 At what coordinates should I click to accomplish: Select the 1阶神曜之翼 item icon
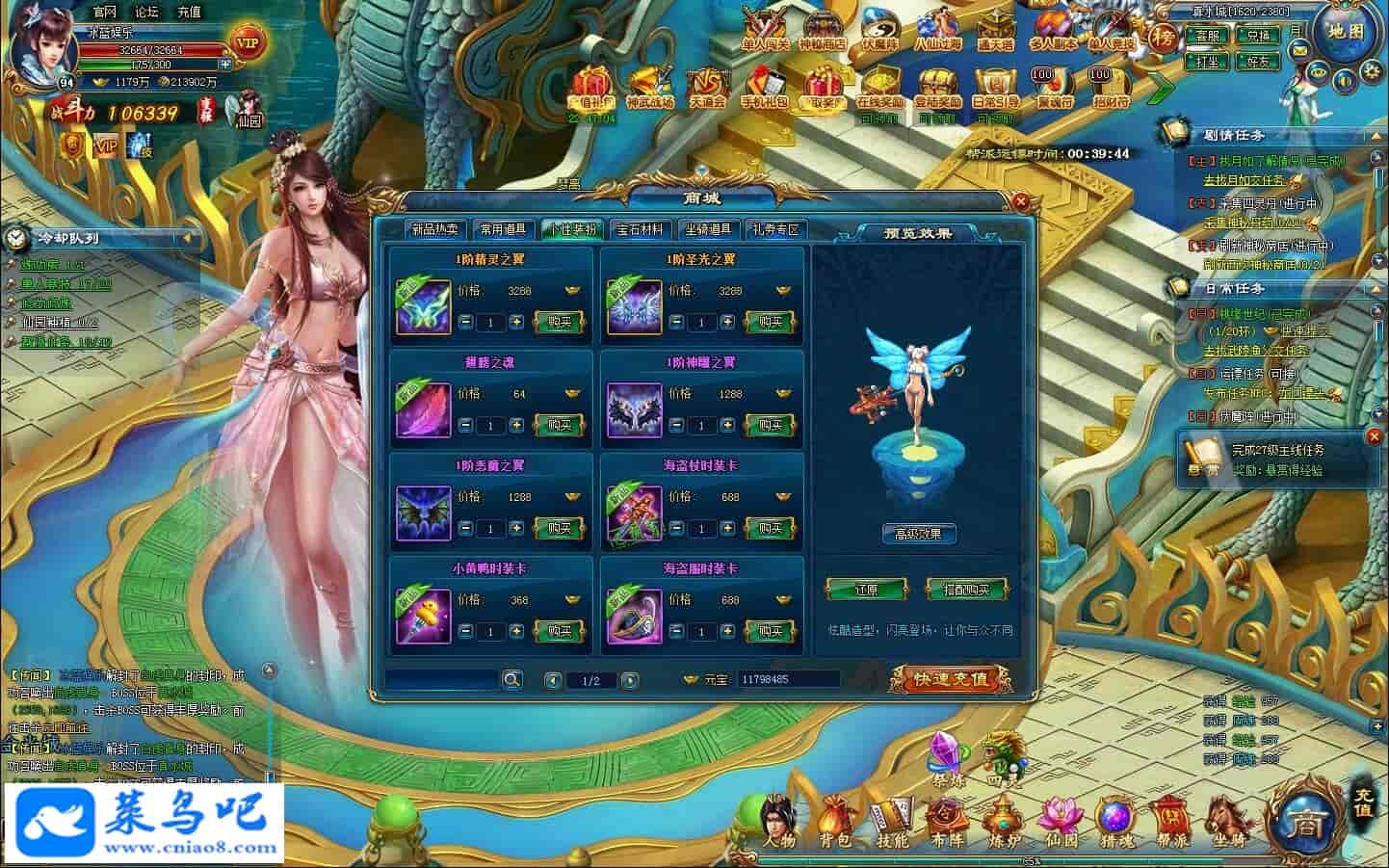click(634, 409)
